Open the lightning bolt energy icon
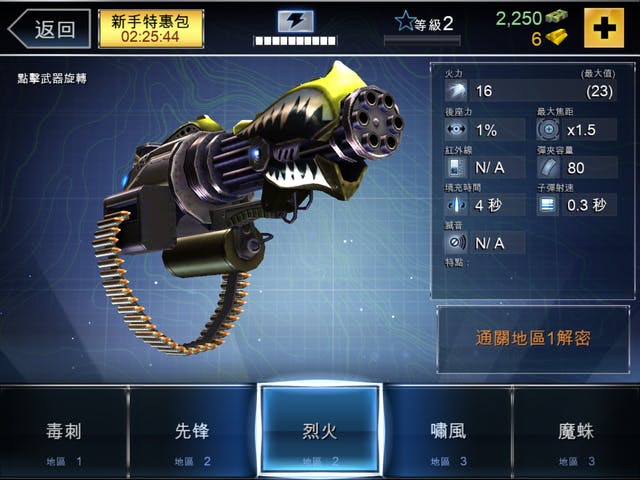 295,21
